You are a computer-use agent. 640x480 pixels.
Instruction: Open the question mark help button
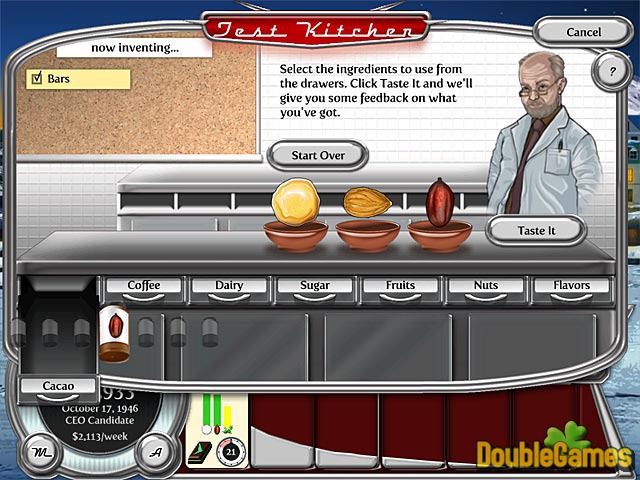coord(611,71)
